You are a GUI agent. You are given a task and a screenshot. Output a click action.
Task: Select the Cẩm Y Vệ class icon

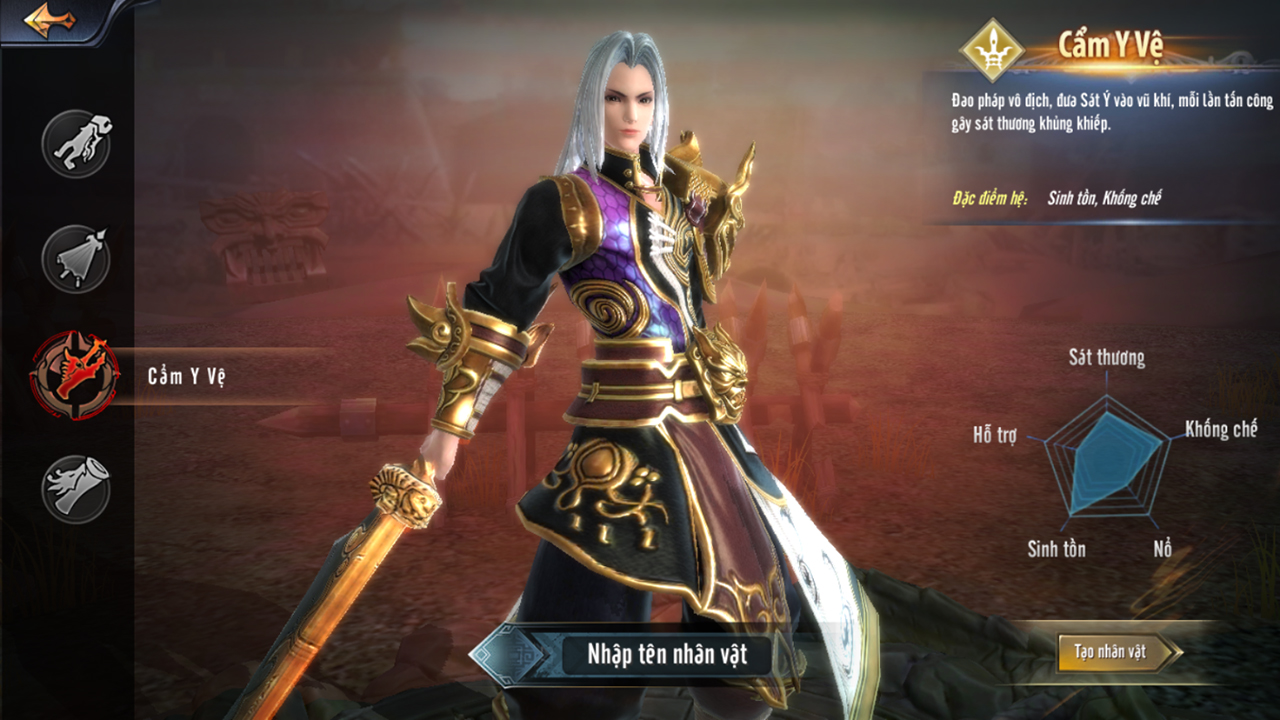click(x=75, y=375)
